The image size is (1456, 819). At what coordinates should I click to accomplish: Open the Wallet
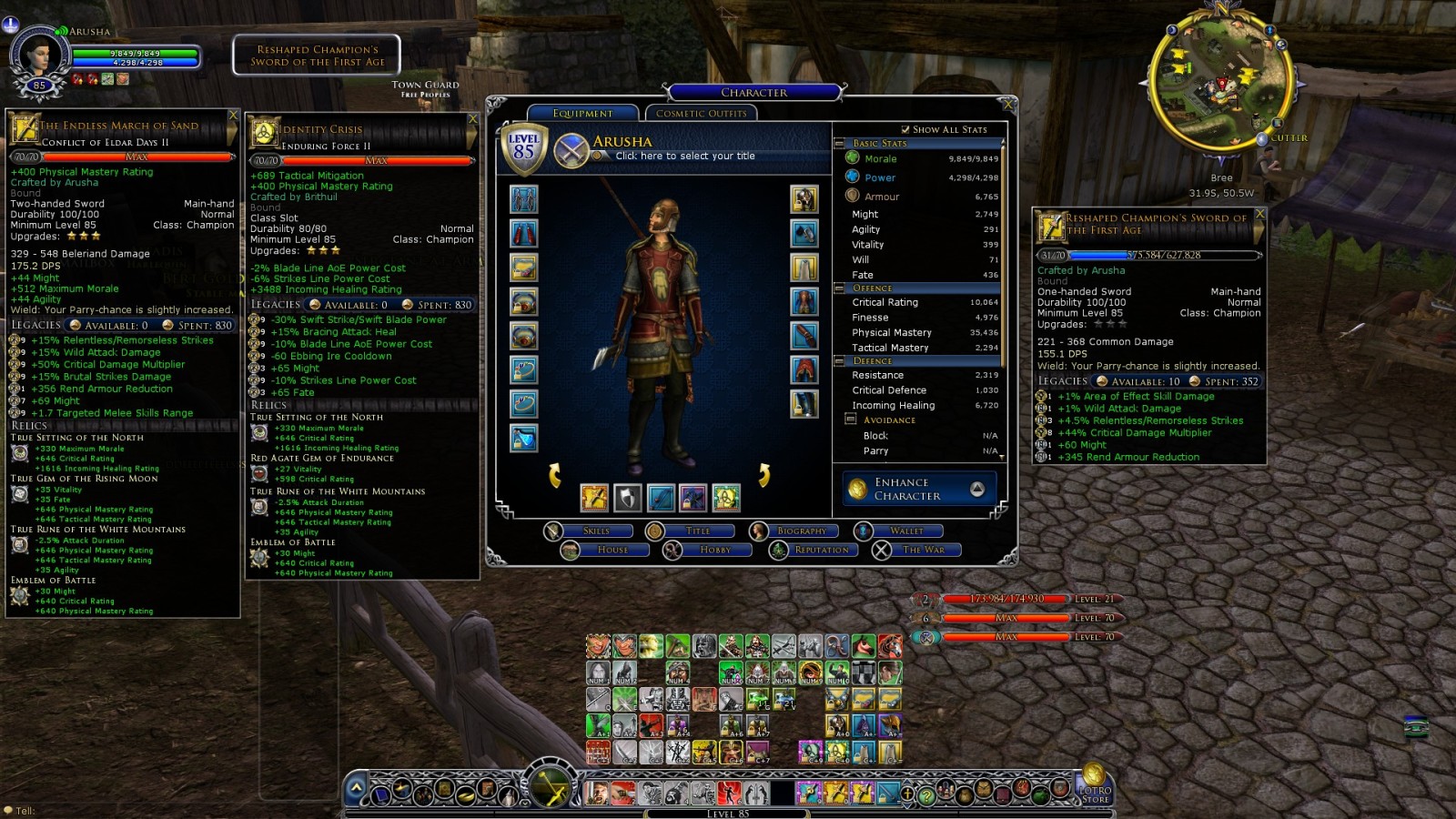point(905,531)
